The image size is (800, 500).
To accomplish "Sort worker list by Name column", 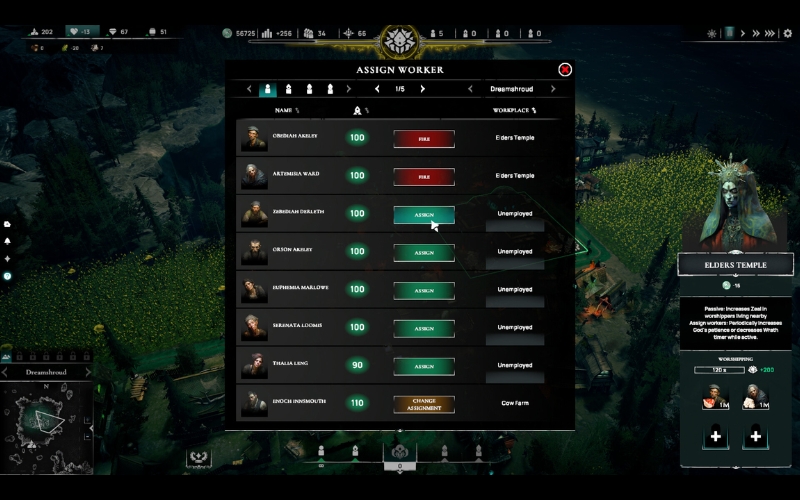I will (x=286, y=110).
